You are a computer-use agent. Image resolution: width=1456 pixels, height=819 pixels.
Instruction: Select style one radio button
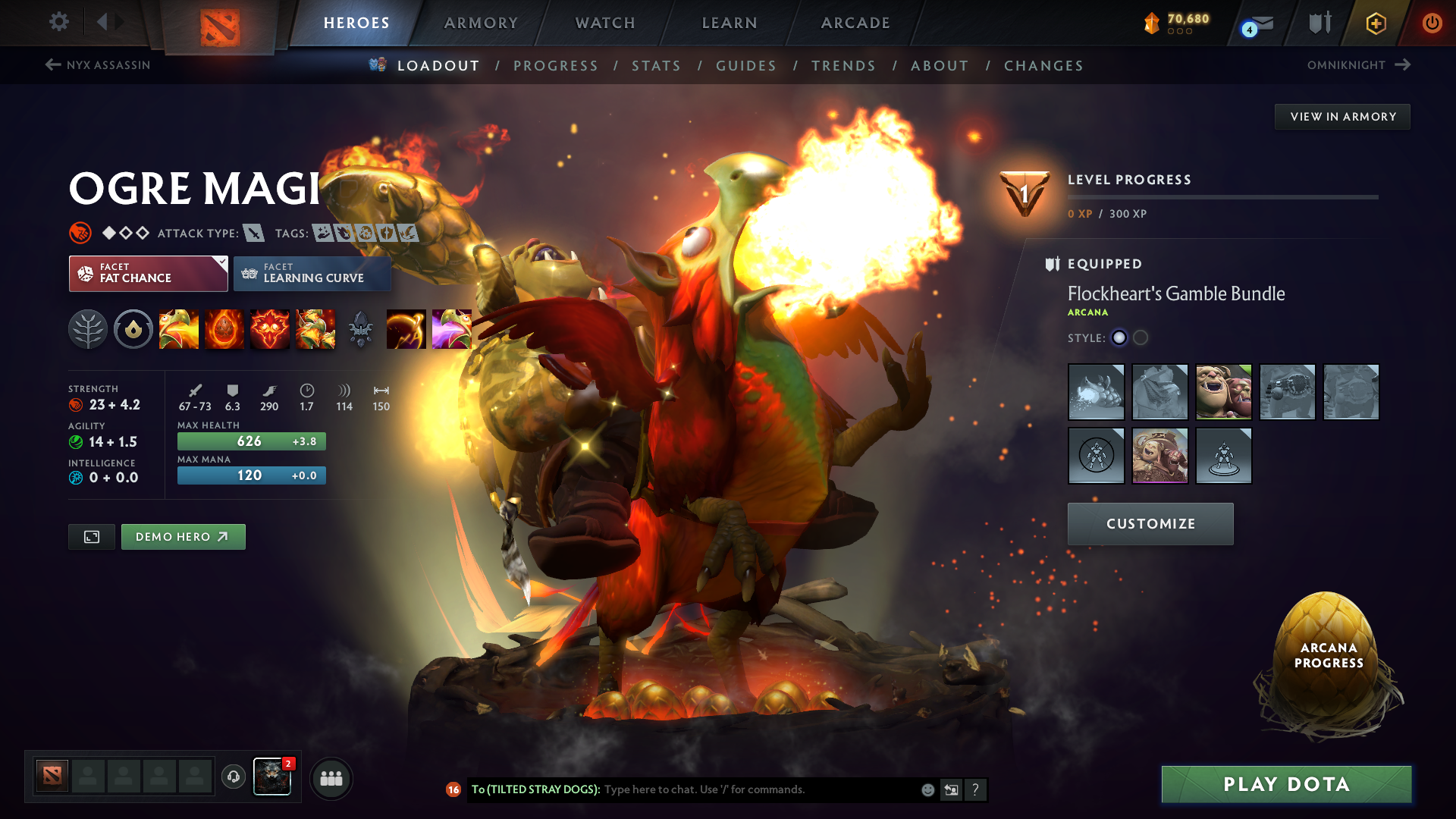1119,338
